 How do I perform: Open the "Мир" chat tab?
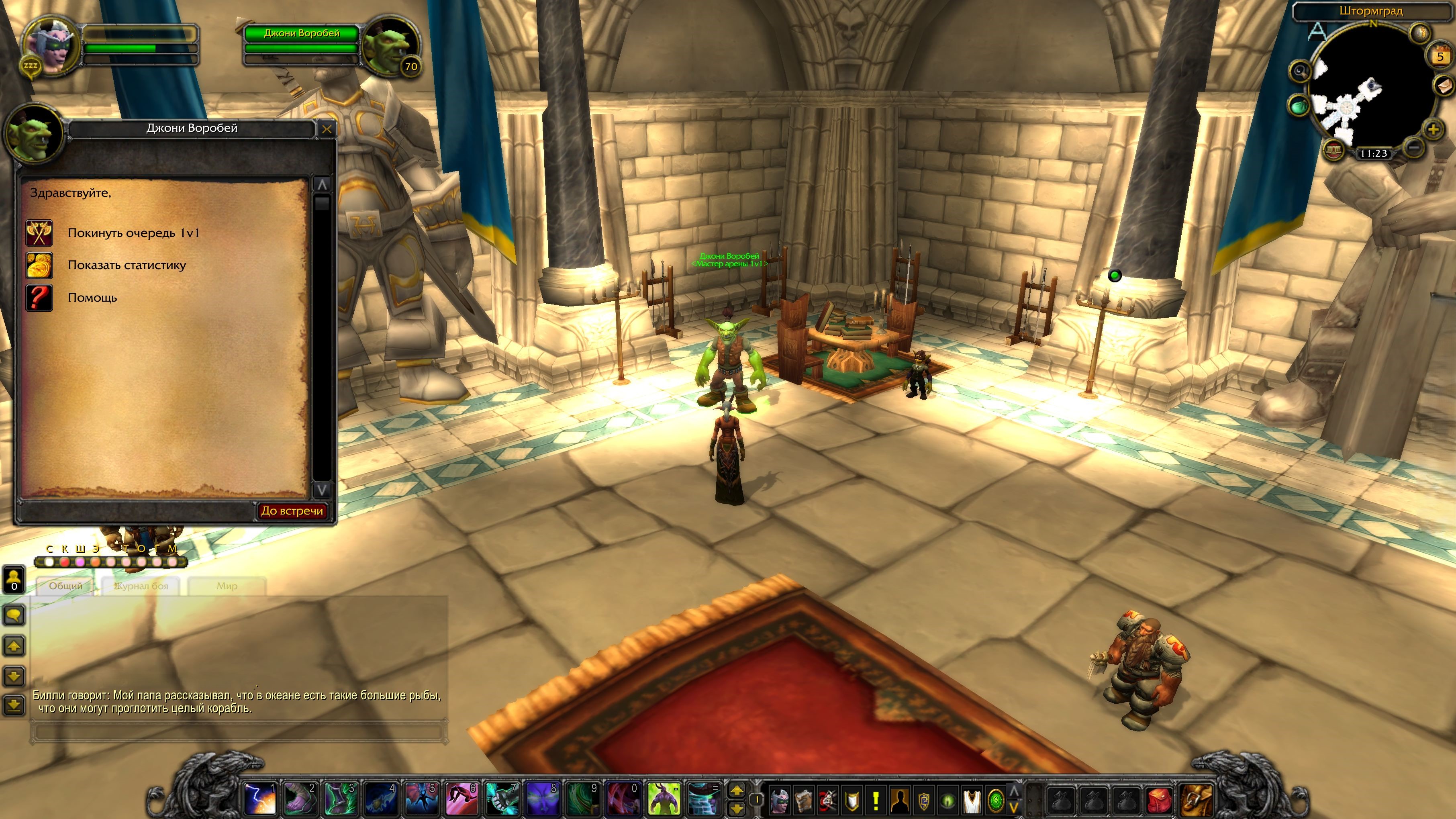point(227,586)
